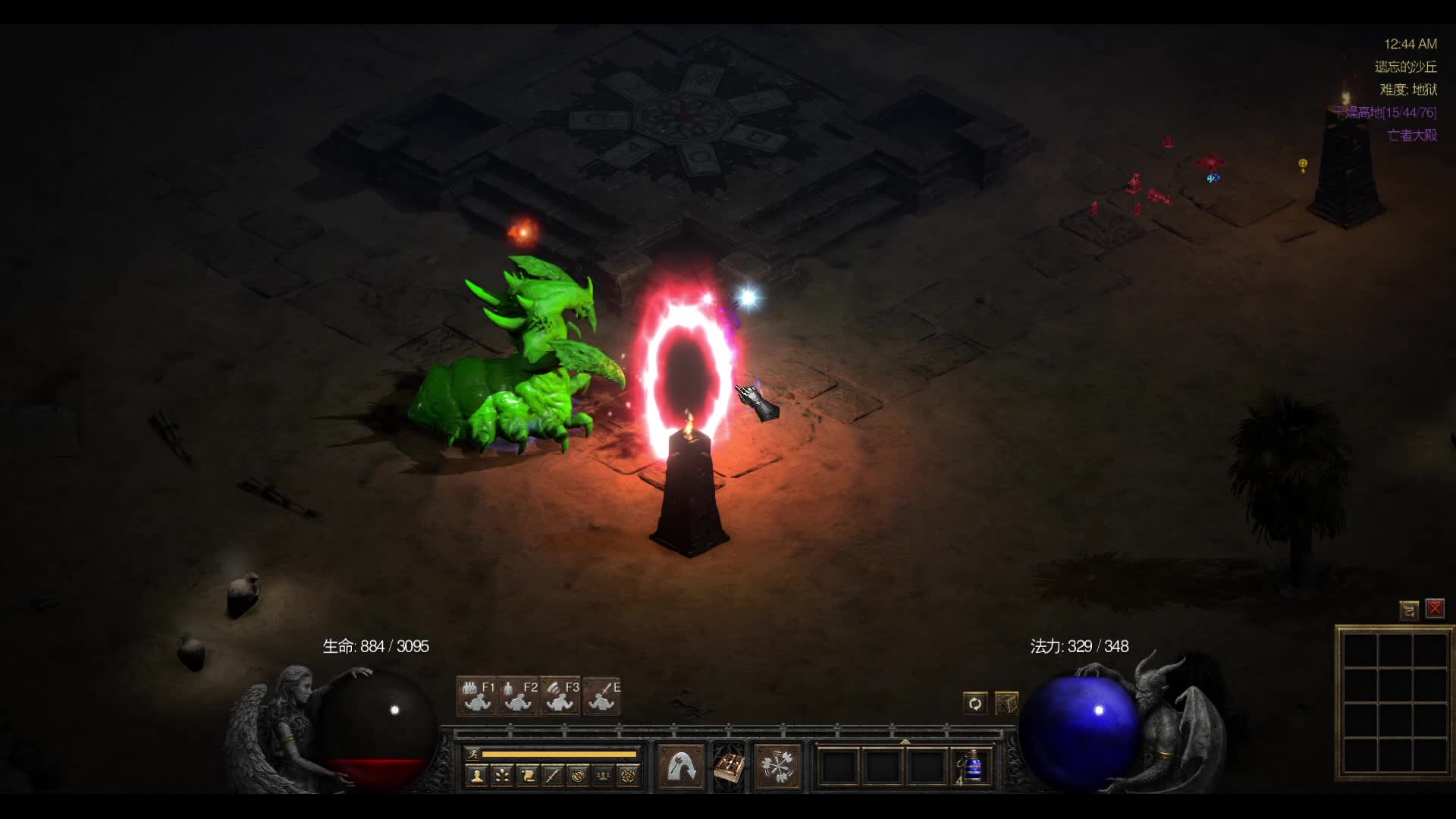Open the character sheet mini-menu button

[477, 776]
